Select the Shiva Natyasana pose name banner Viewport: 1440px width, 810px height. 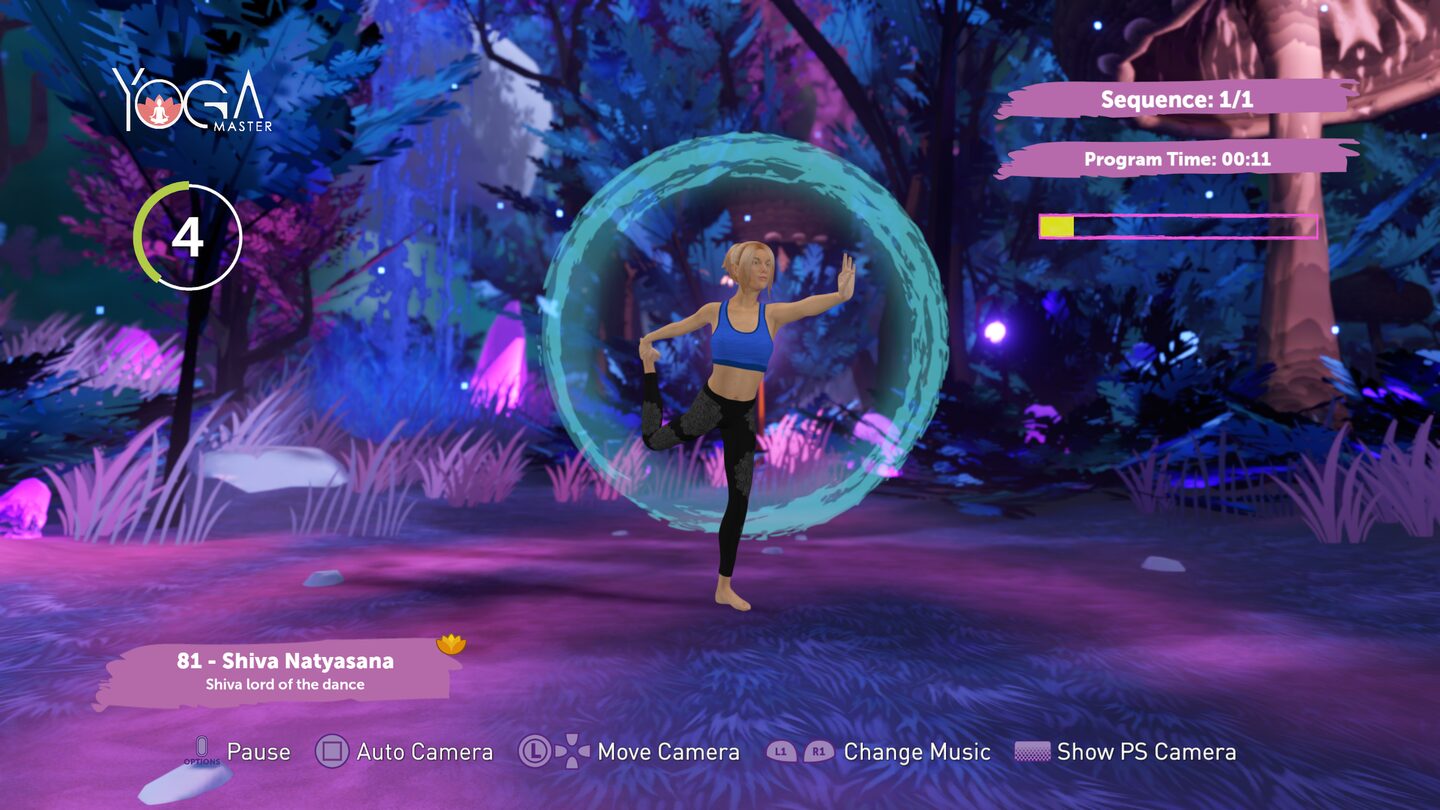[x=284, y=671]
